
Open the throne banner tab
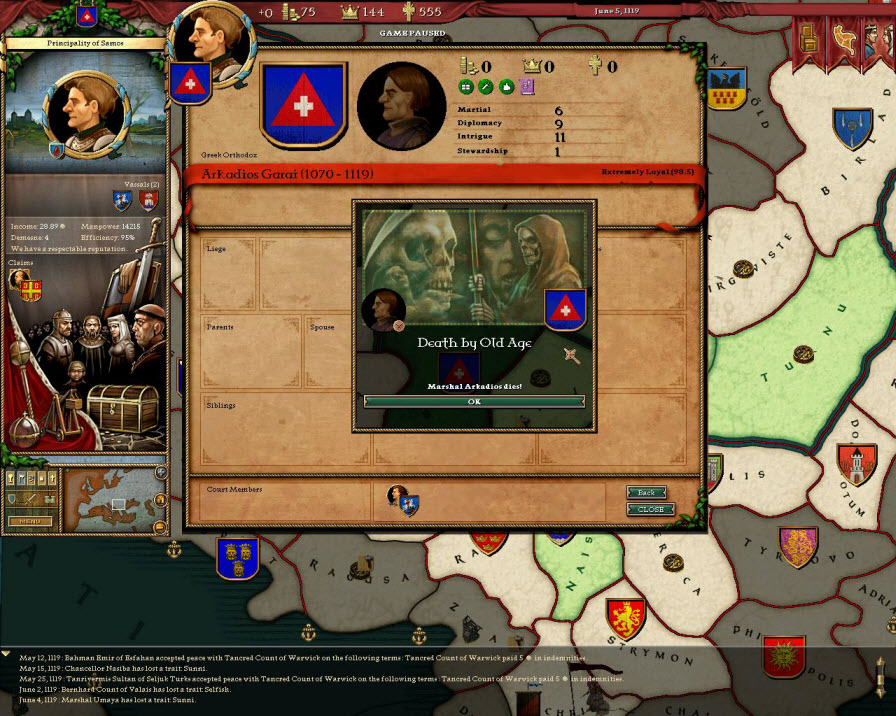(808, 37)
